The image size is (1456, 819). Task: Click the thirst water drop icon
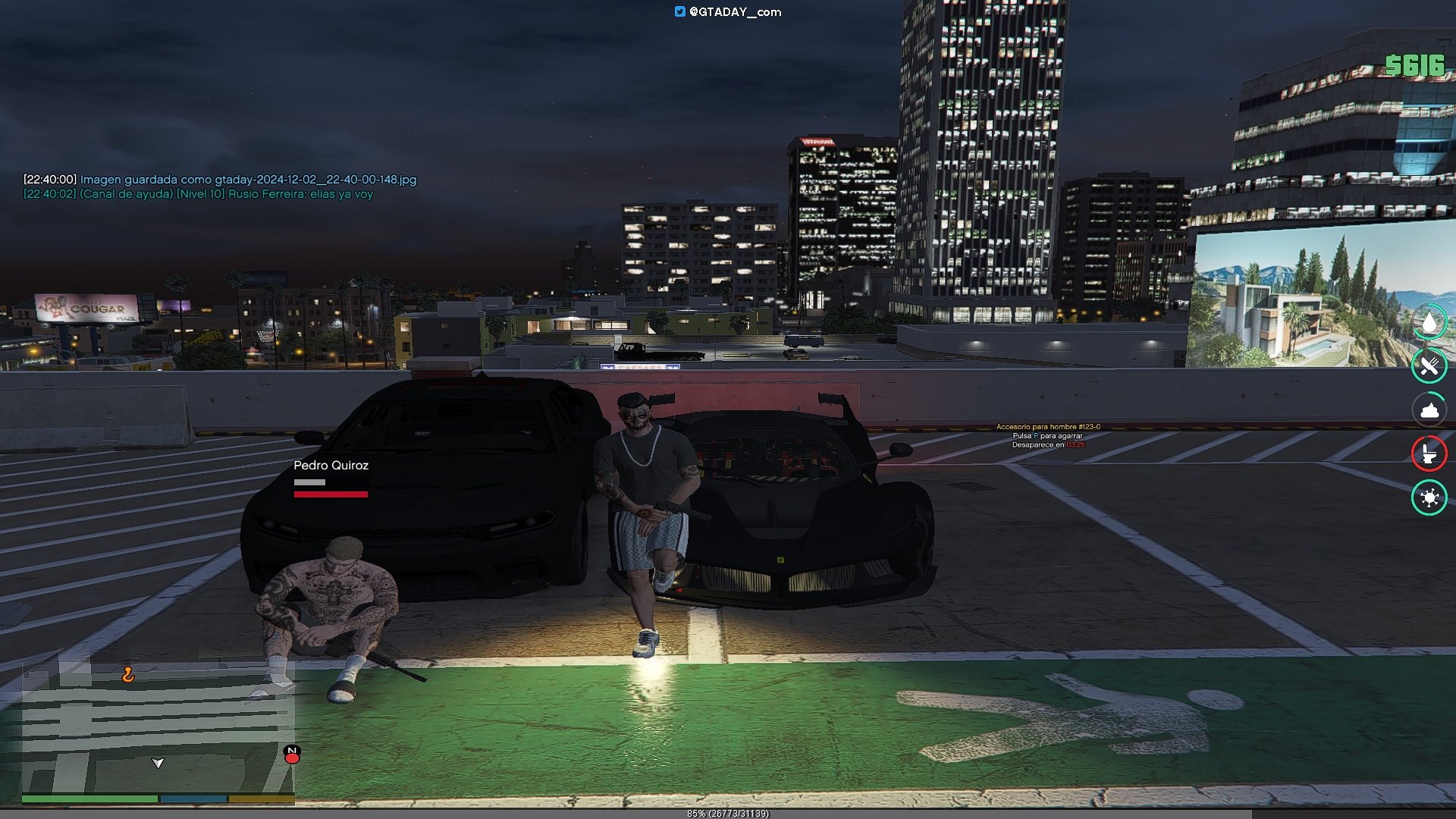[1429, 323]
